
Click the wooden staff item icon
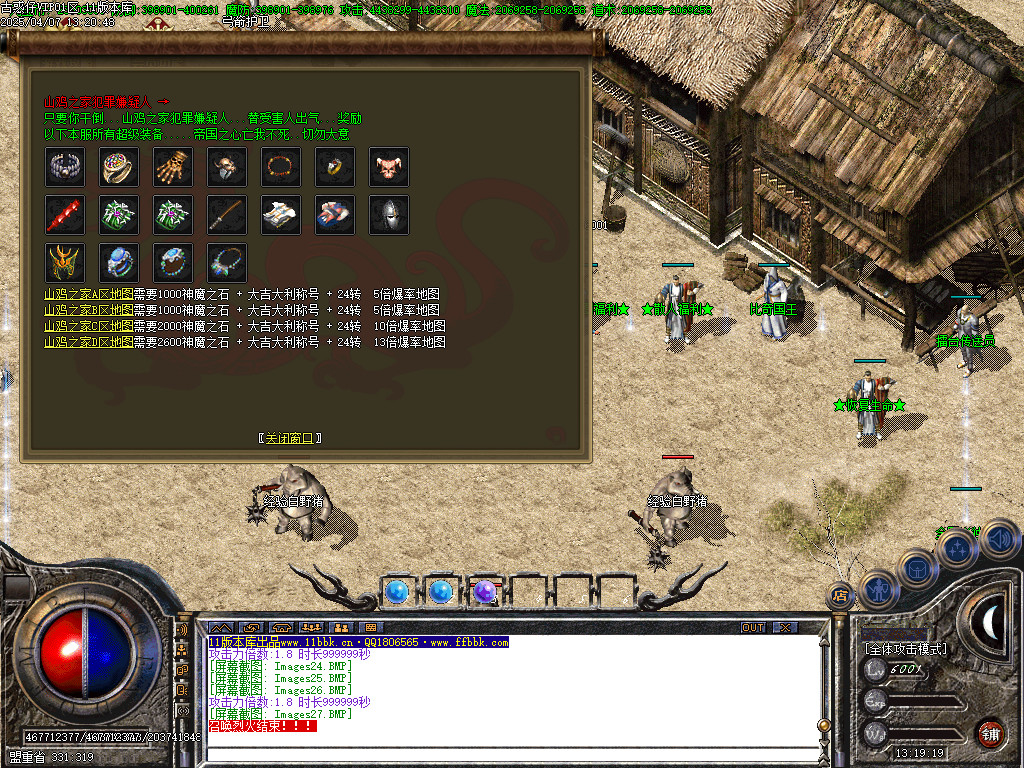point(227,215)
